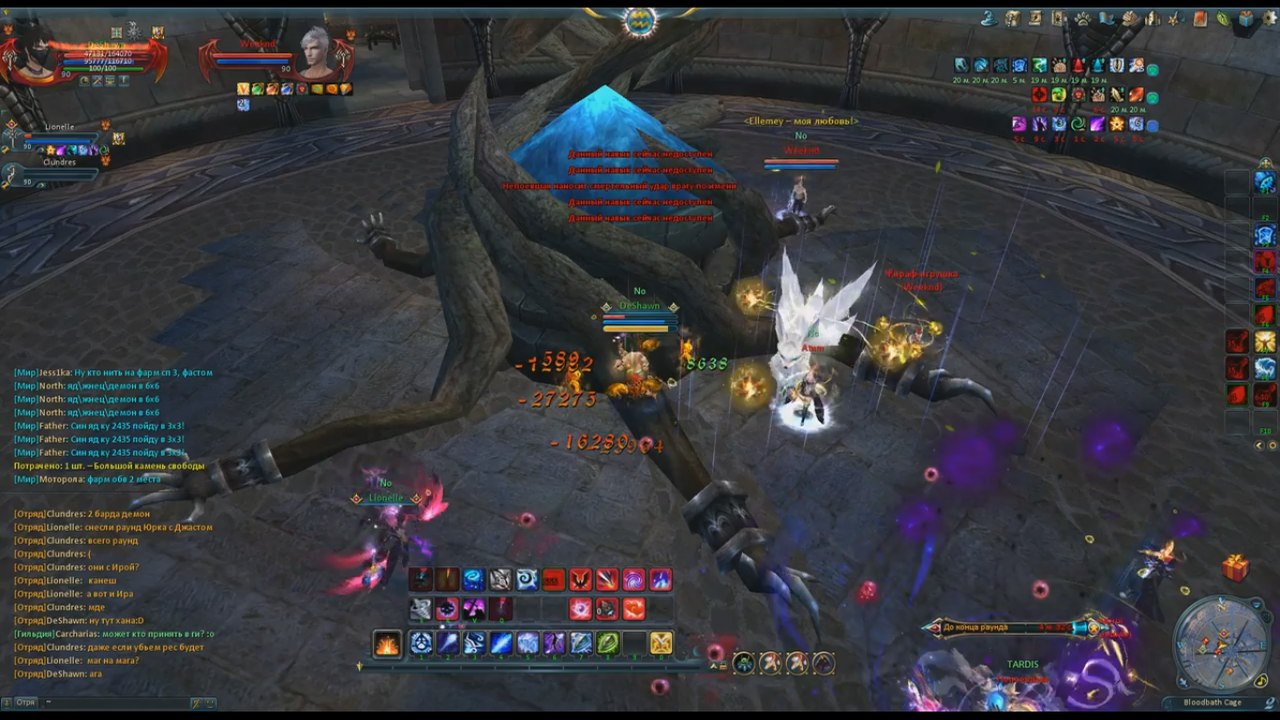Use the yellow crossed-emblem skill in hotbar
Screen dimensions: 1280x720
(x=661, y=643)
